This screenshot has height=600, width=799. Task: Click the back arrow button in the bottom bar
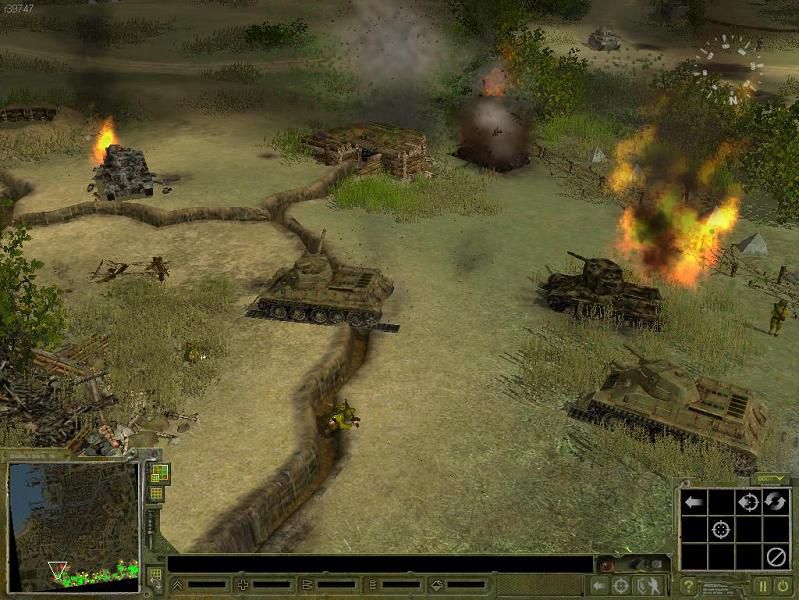pos(600,586)
